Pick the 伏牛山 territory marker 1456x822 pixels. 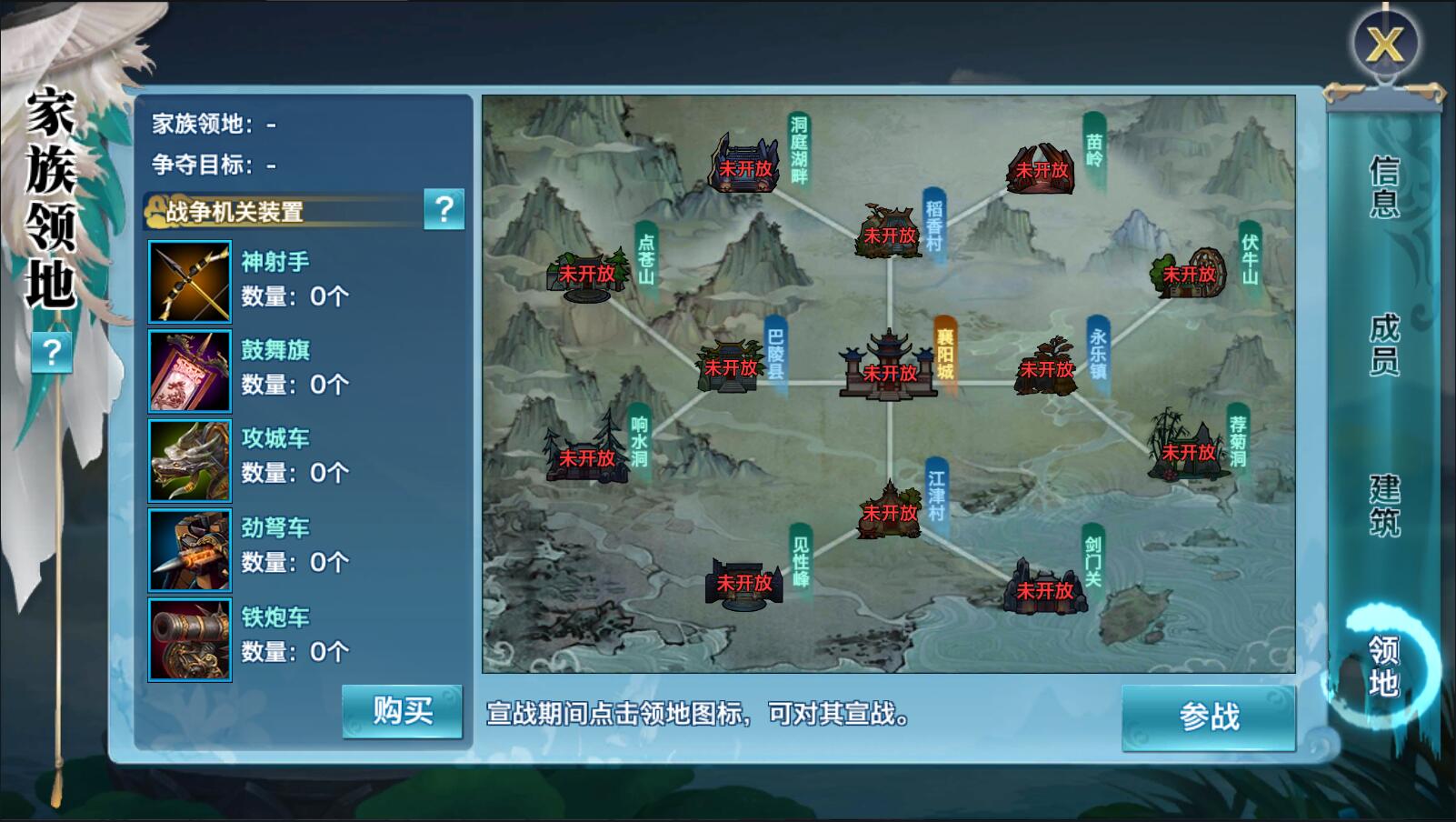pos(1189,273)
